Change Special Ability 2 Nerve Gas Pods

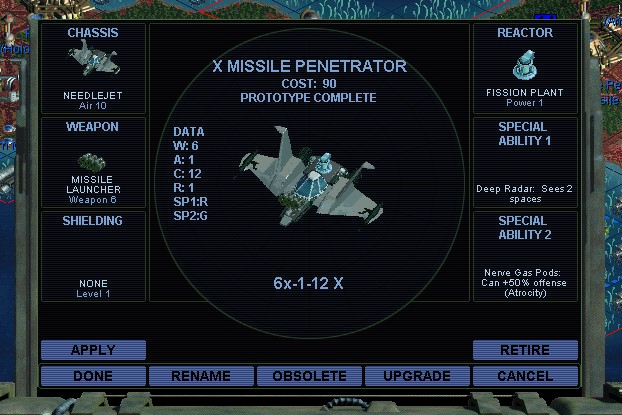click(525, 255)
